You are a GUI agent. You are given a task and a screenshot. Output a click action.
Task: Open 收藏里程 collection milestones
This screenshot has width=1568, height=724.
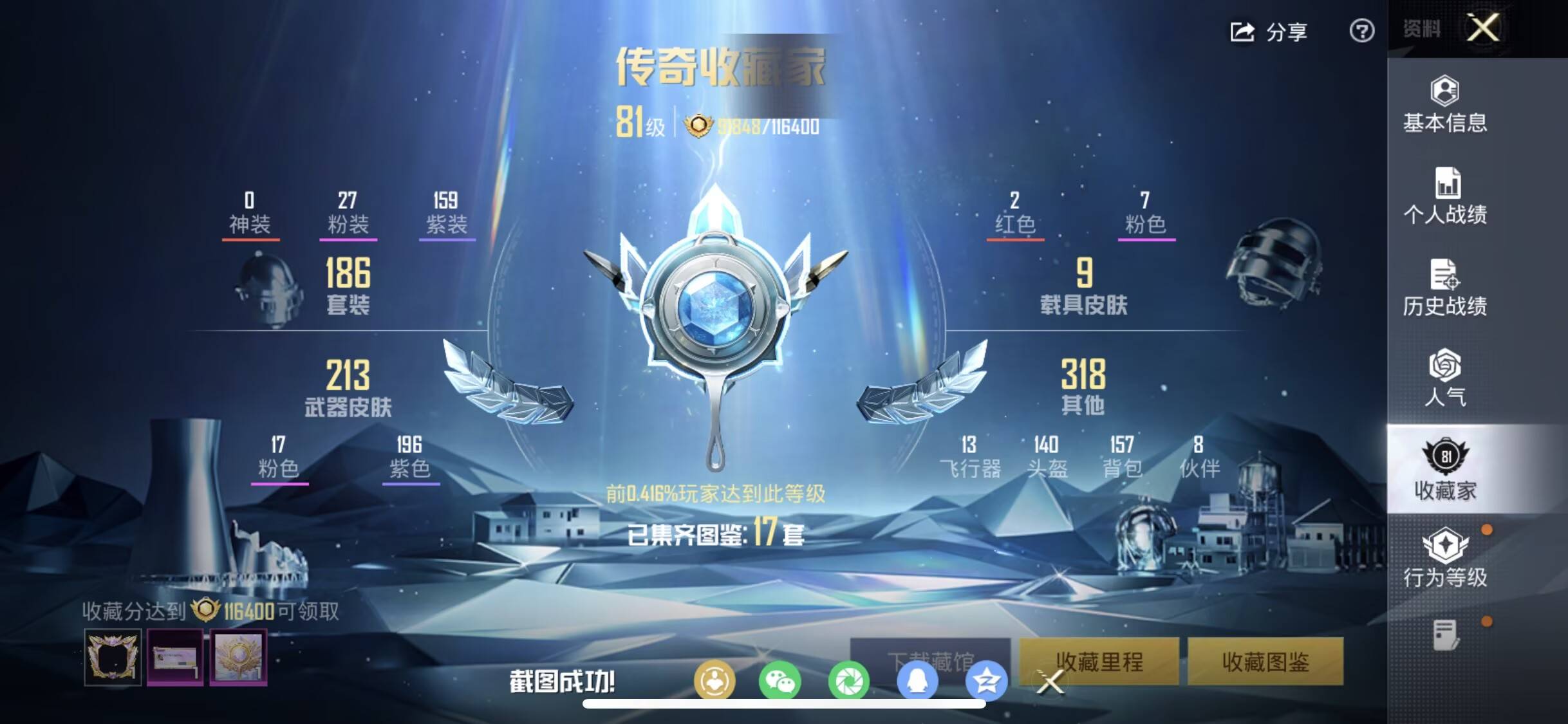[x=1102, y=663]
